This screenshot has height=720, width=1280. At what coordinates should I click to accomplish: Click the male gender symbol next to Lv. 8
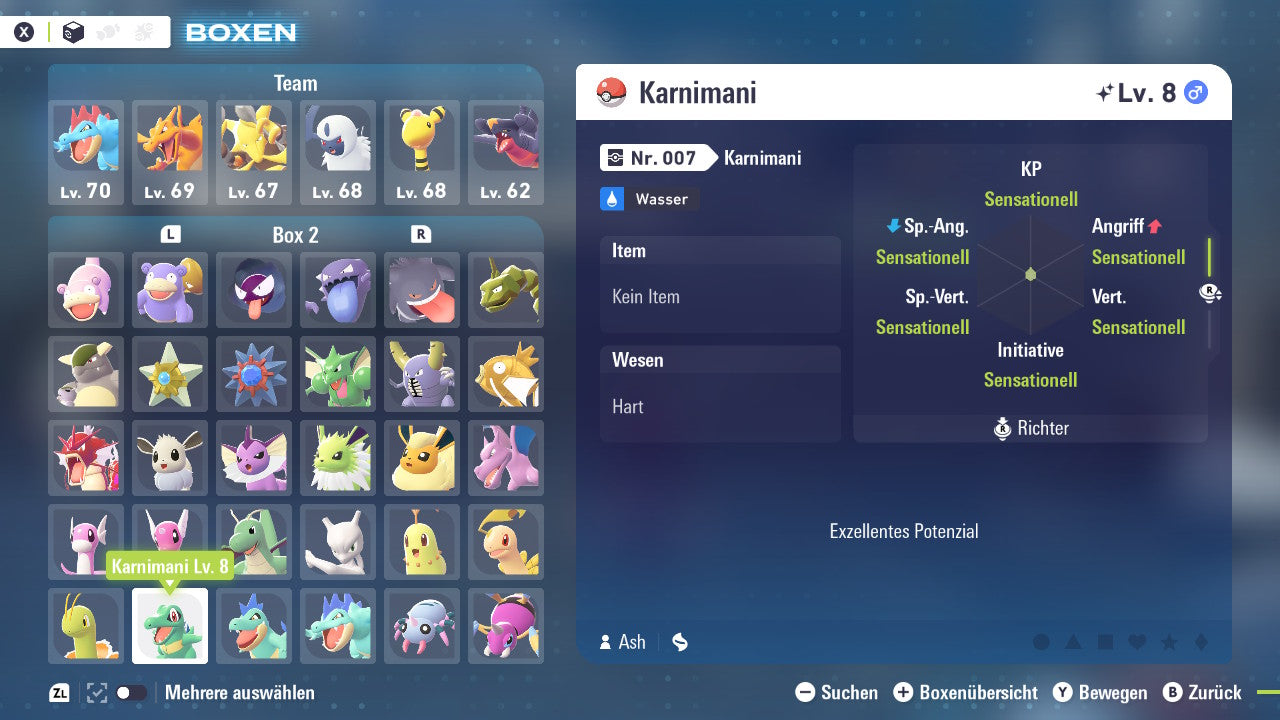pyautogui.click(x=1195, y=91)
